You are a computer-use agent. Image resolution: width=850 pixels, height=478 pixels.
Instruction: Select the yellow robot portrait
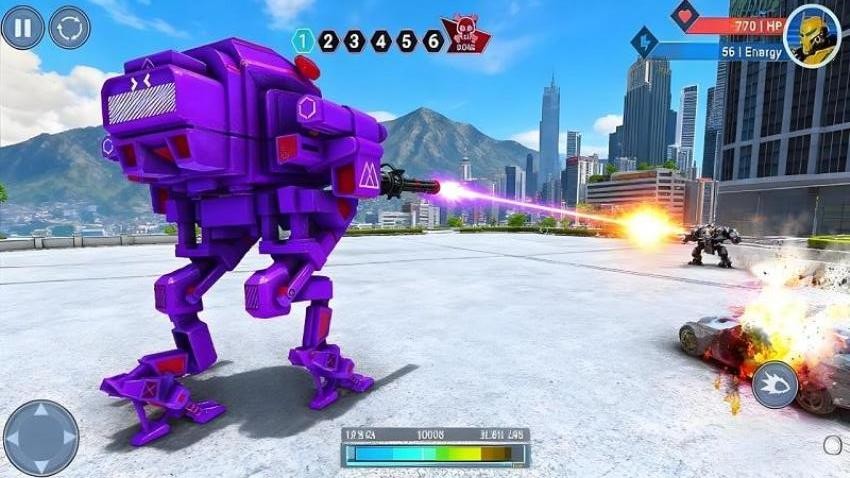811,35
